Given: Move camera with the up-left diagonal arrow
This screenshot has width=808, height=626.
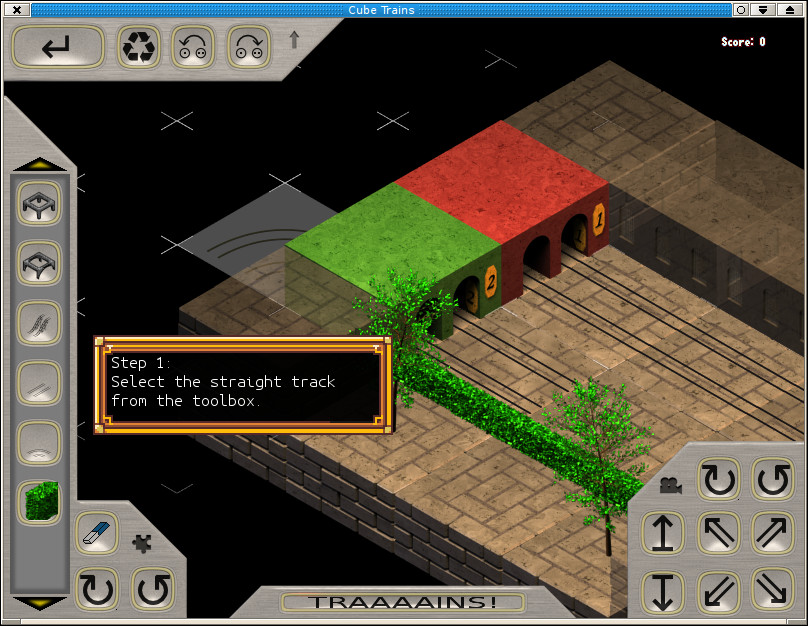Looking at the screenshot, I should [x=717, y=534].
